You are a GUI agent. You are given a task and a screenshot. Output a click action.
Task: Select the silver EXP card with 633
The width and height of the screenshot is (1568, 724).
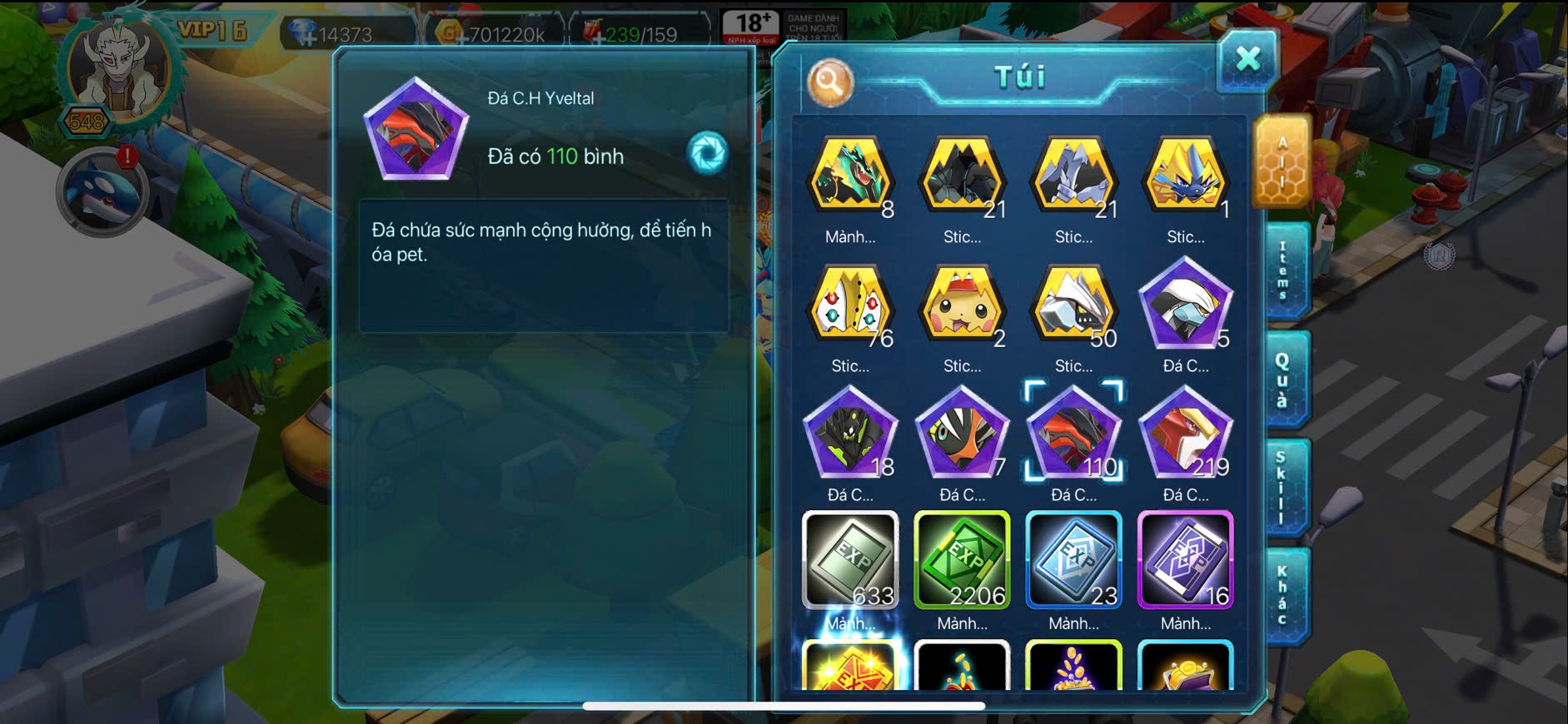click(850, 560)
